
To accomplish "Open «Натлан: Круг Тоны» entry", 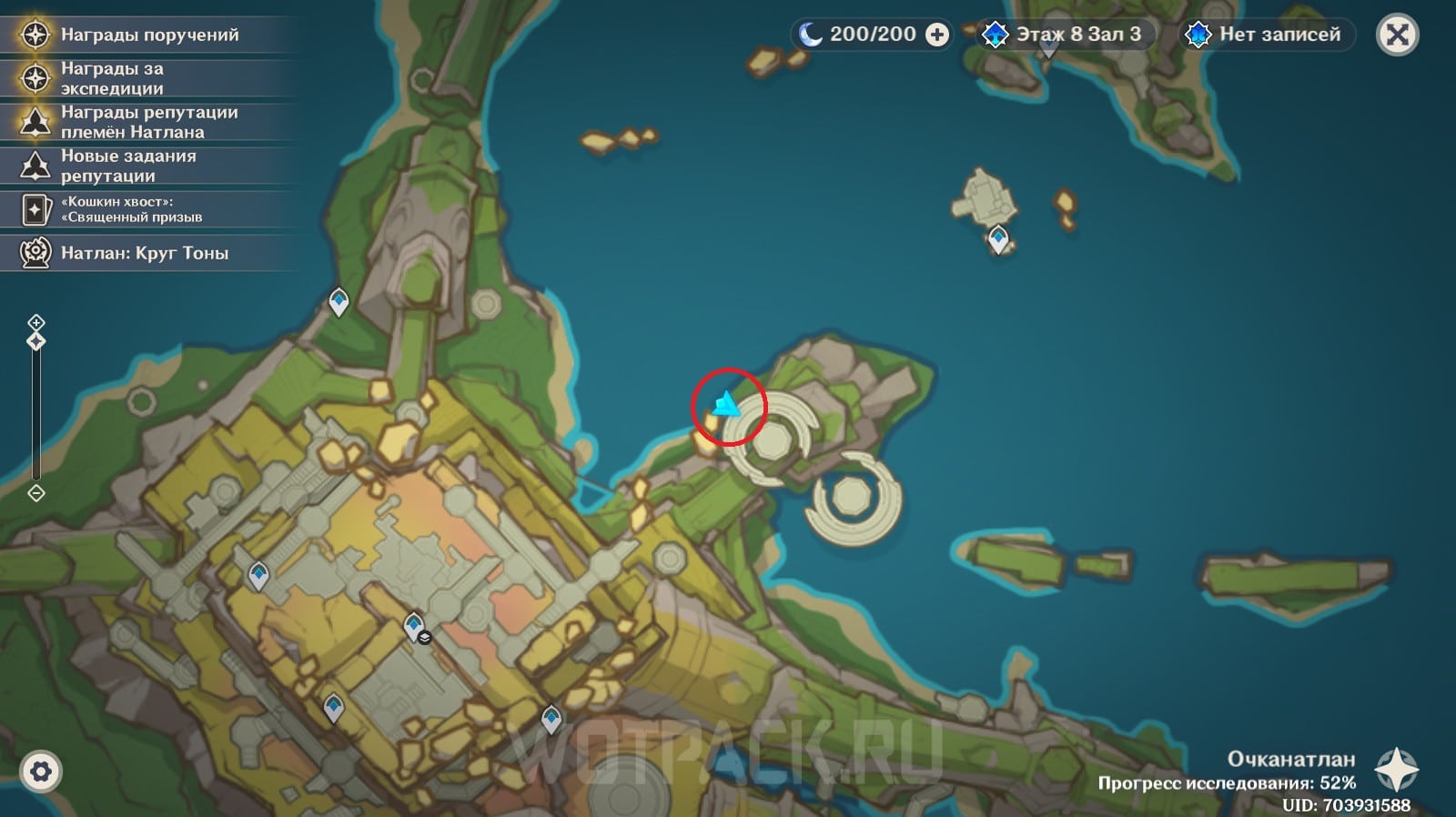I will 146,253.
